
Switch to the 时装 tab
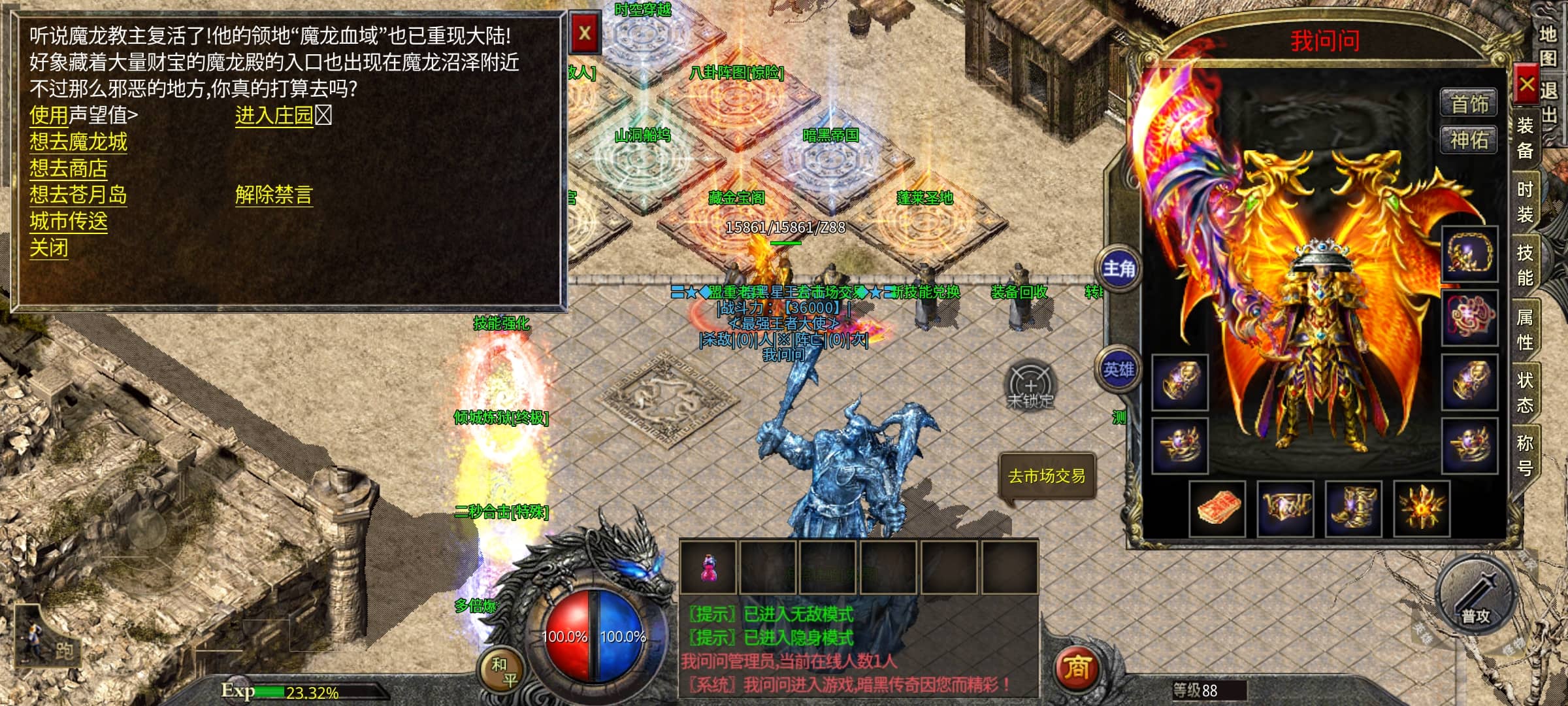[1525, 202]
